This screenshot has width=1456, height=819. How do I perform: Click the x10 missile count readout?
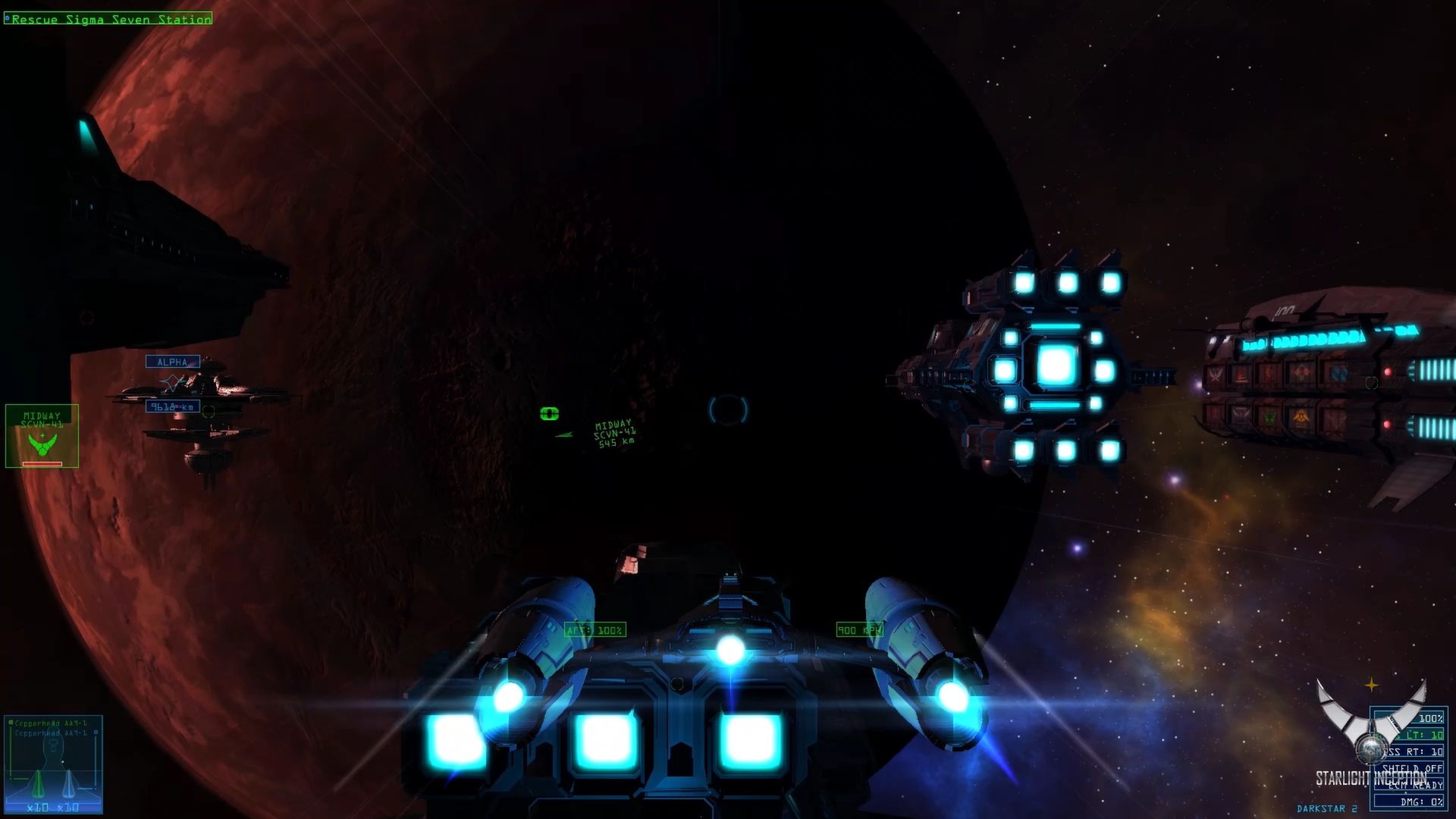38,807
